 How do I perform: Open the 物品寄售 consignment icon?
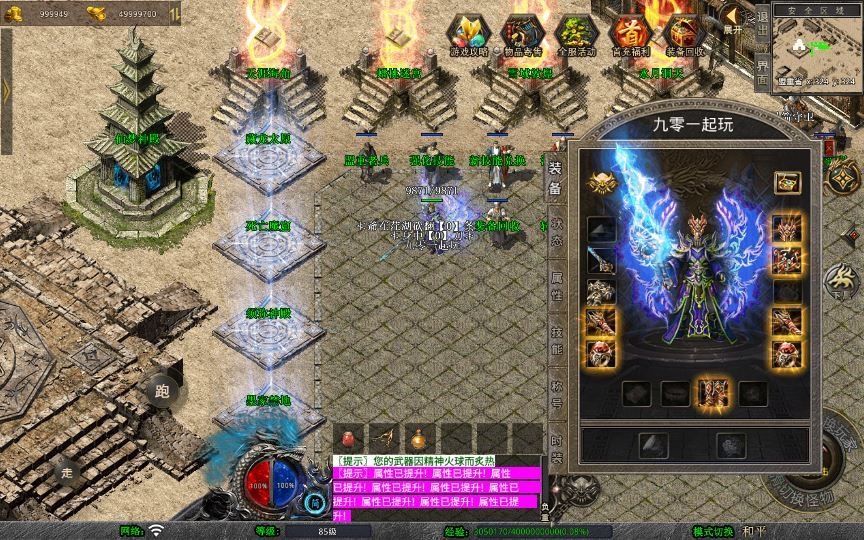522,34
